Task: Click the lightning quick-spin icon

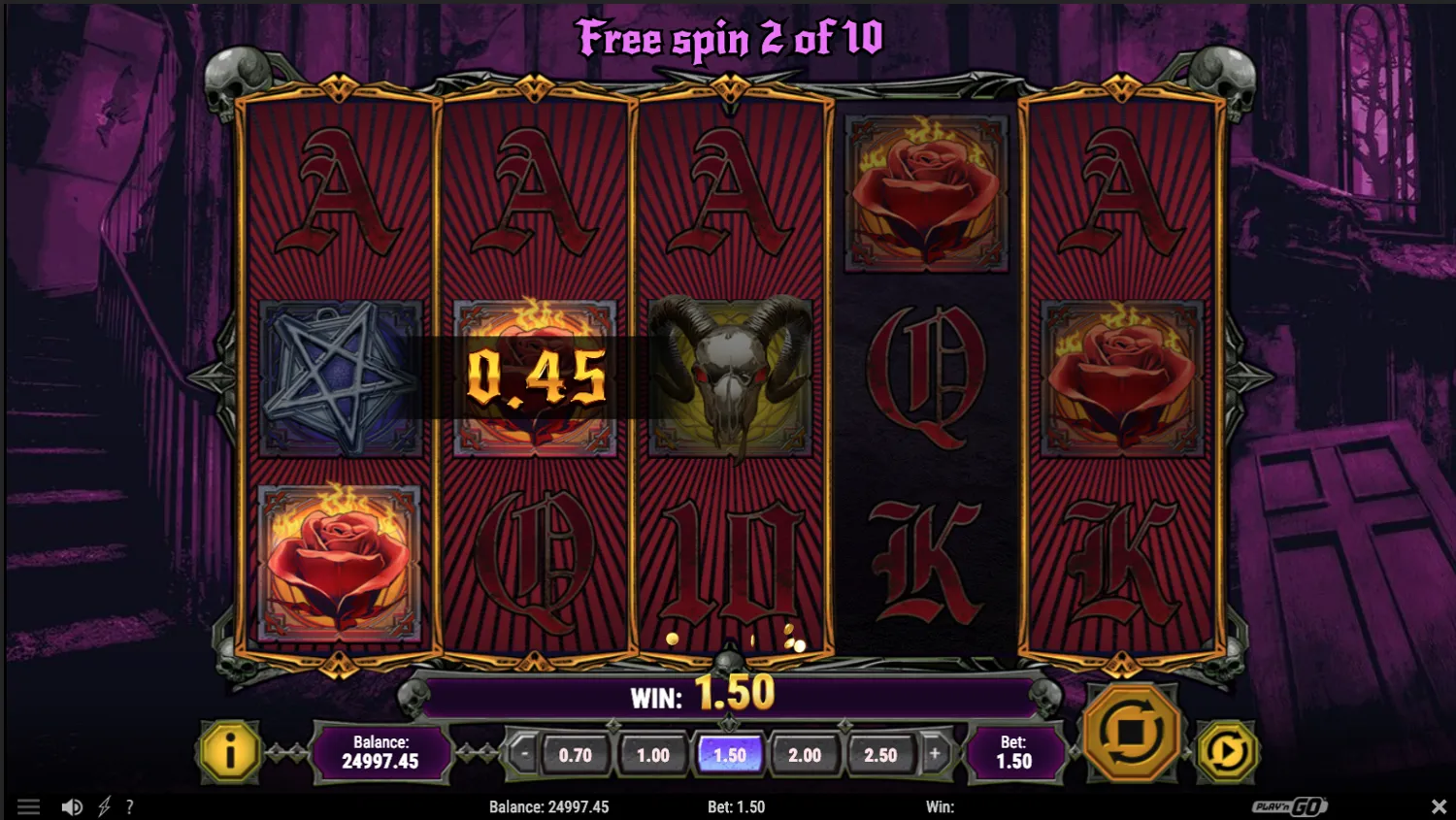Action: coord(105,806)
